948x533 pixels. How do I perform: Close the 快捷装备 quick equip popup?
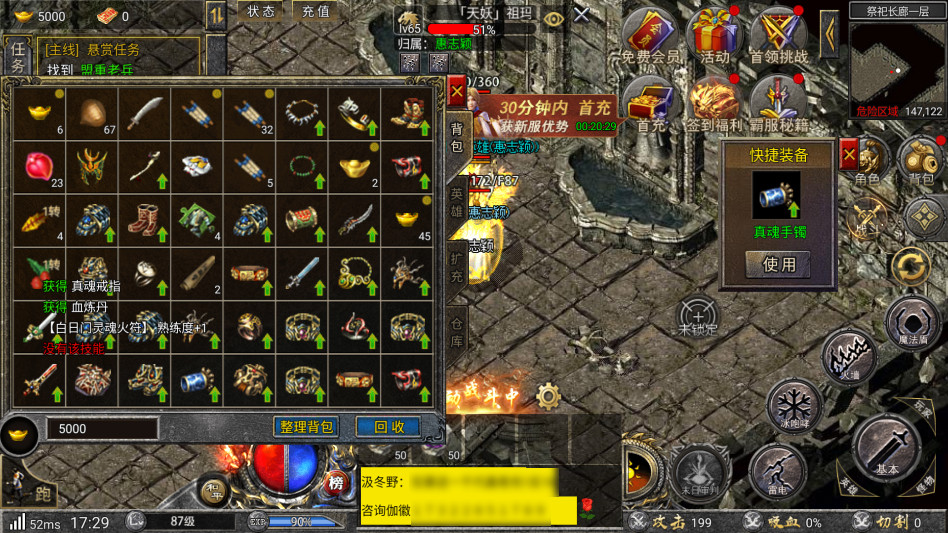849,155
